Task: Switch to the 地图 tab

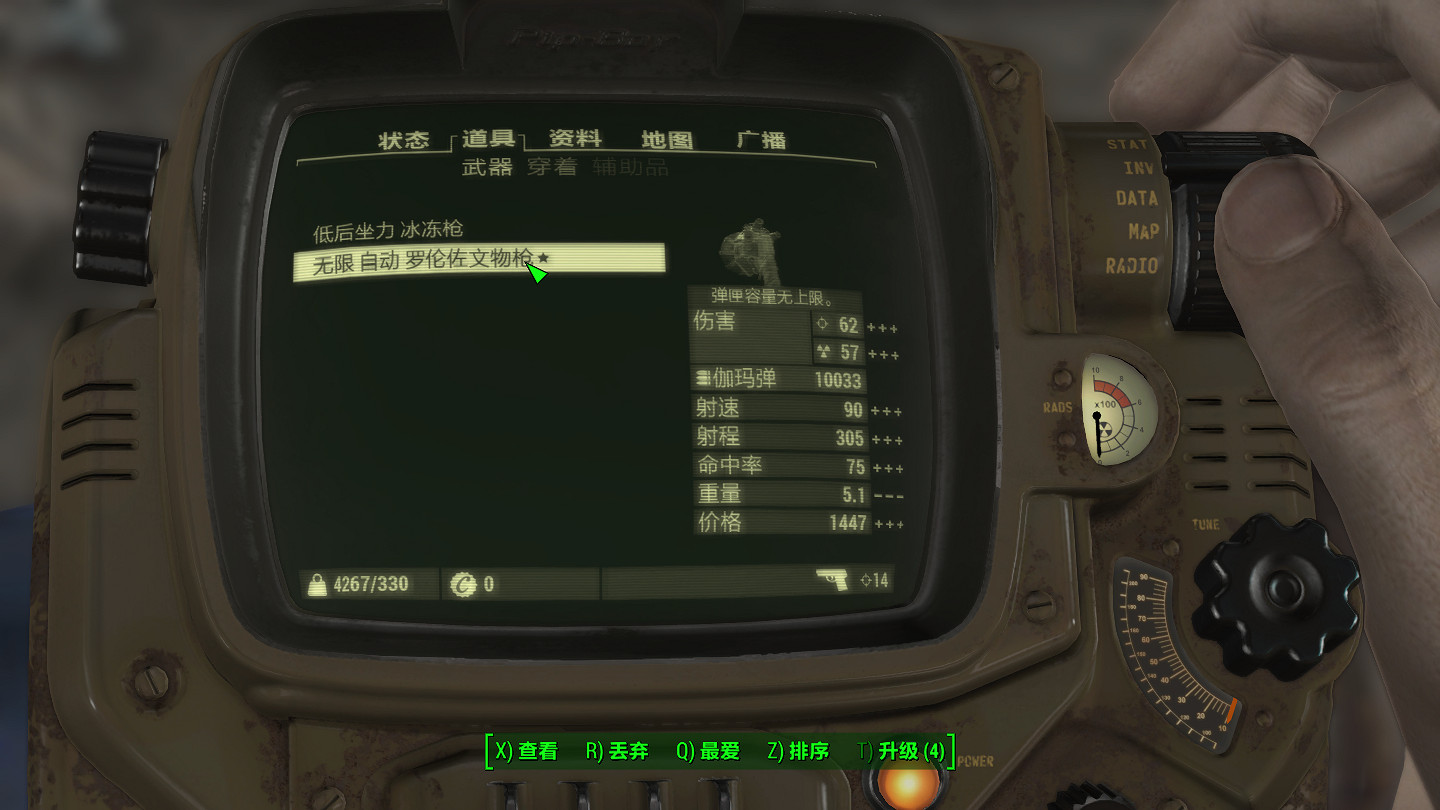Action: (667, 140)
